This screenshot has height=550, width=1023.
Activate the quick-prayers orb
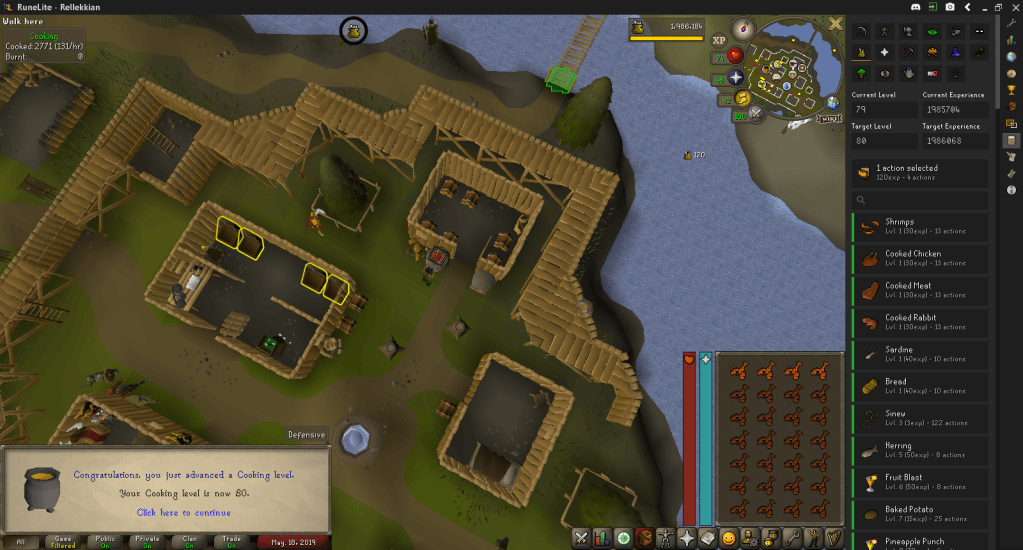736,77
